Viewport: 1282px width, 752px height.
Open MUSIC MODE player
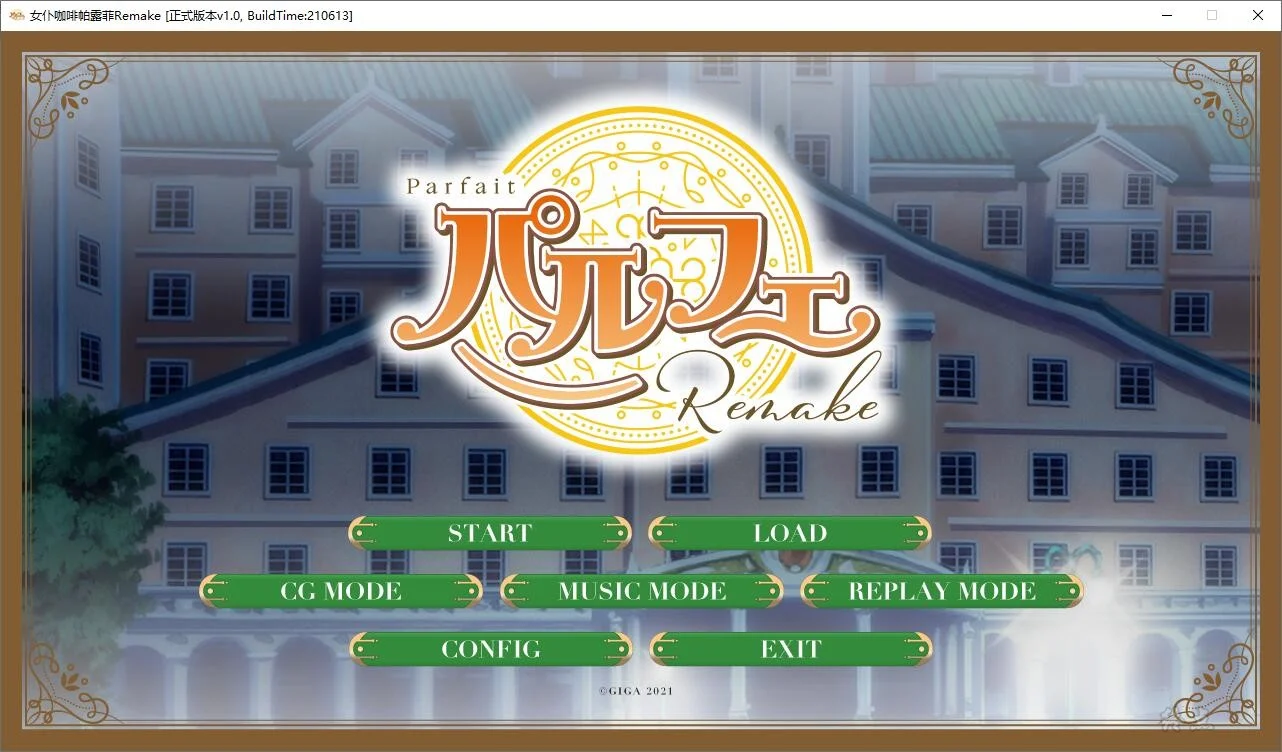(x=643, y=591)
